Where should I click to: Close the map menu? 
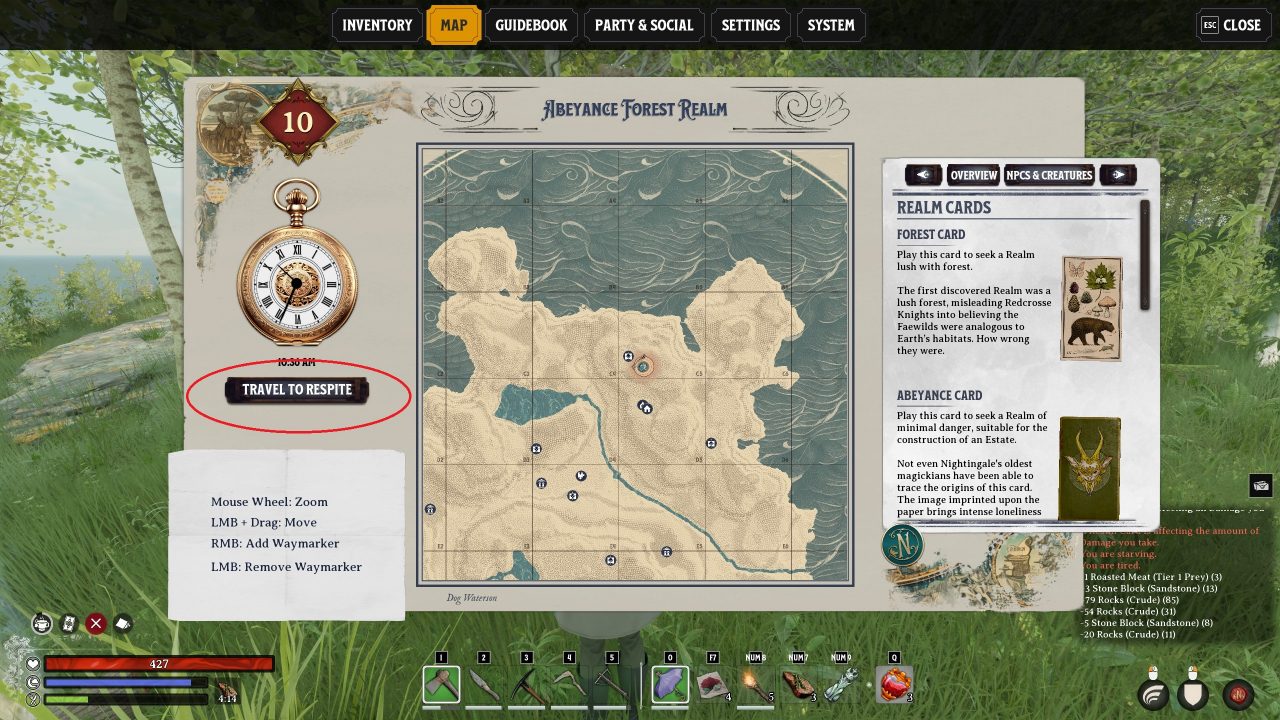point(1231,25)
